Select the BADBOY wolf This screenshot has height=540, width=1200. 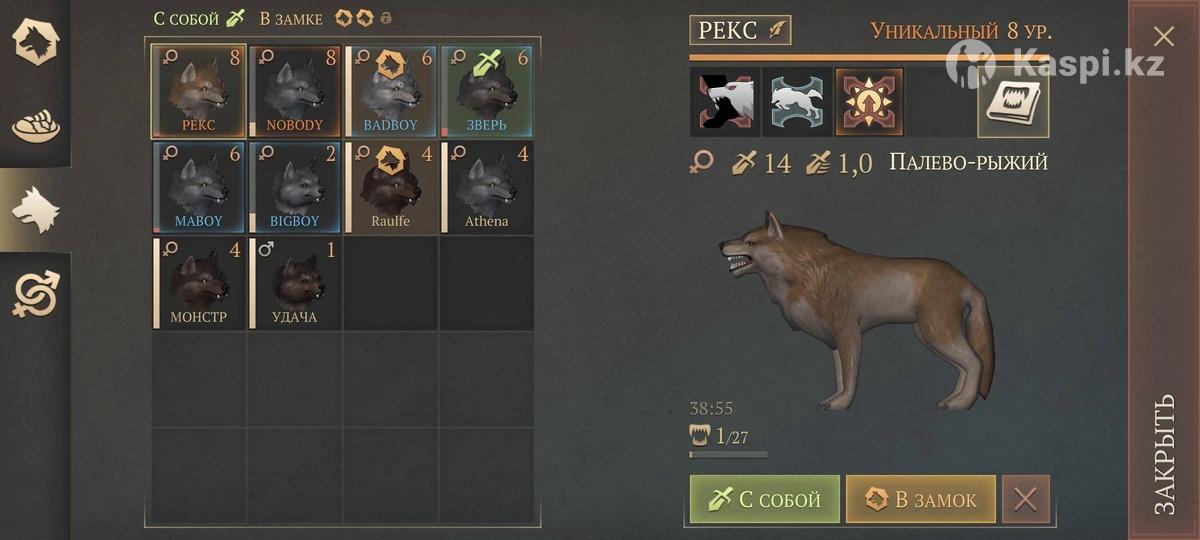390,90
